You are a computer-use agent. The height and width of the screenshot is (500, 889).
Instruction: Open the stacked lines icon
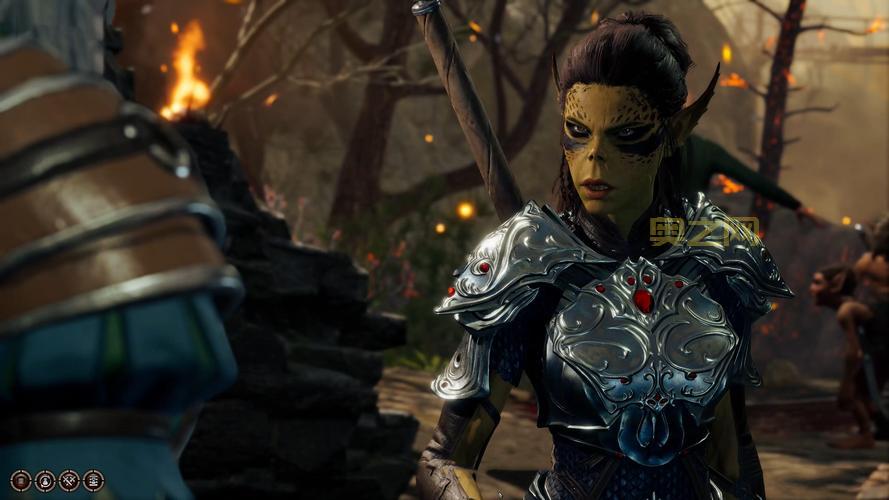coord(93,481)
